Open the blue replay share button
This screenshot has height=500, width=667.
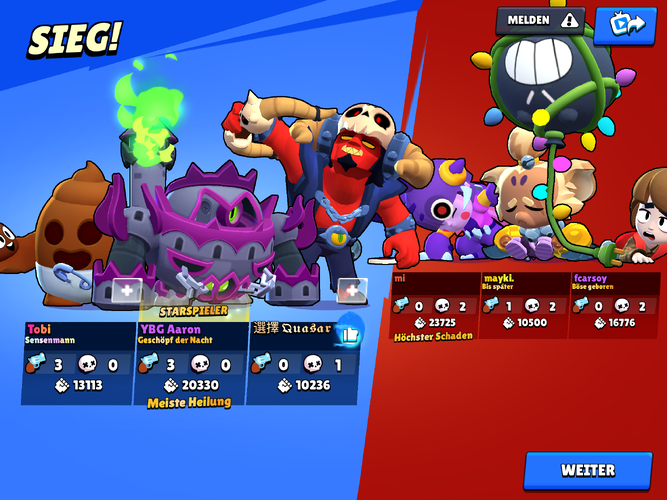[624, 24]
